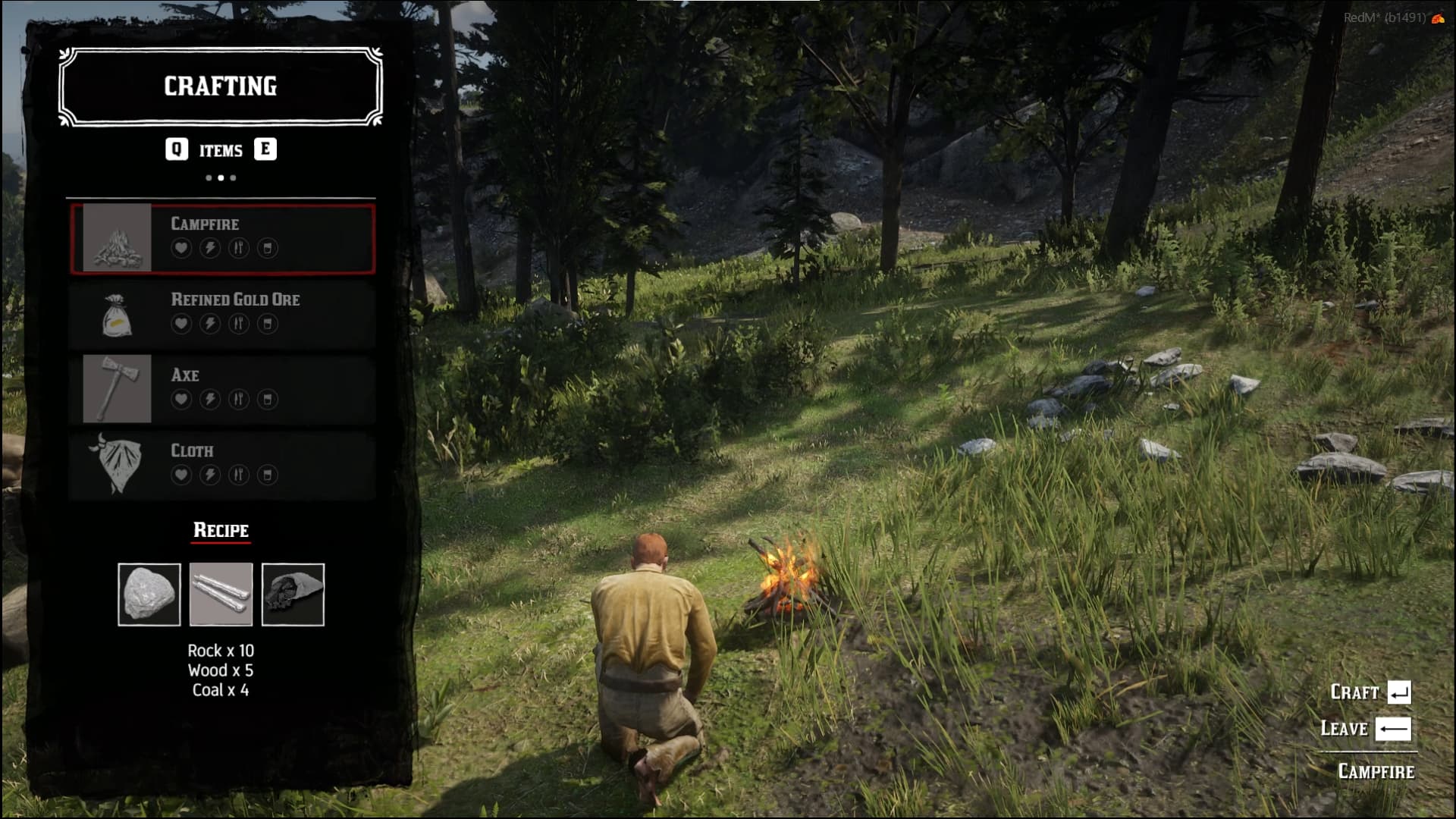Click the Items header label

click(221, 150)
